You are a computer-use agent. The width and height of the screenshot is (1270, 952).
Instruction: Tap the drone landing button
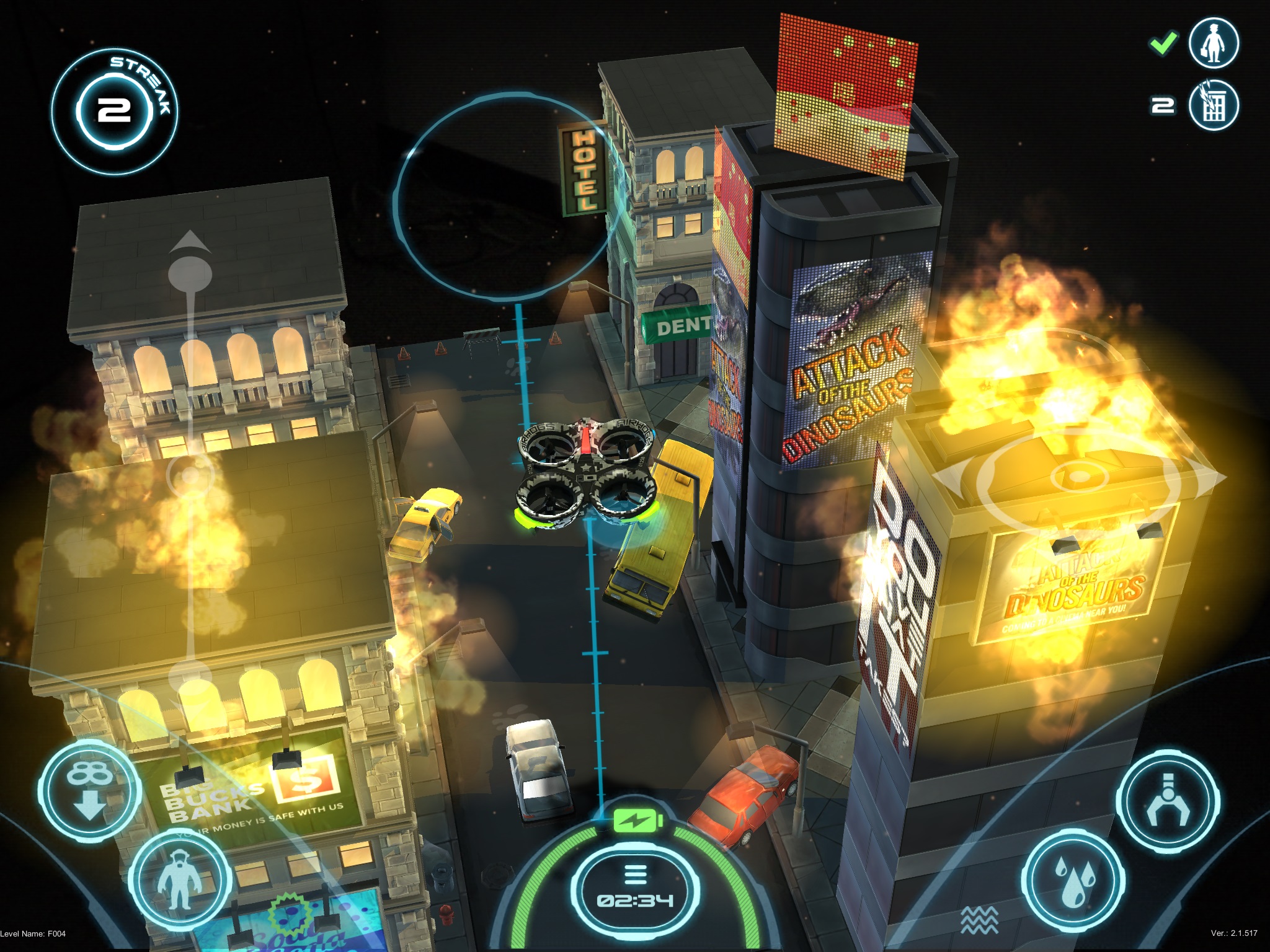[x=89, y=790]
